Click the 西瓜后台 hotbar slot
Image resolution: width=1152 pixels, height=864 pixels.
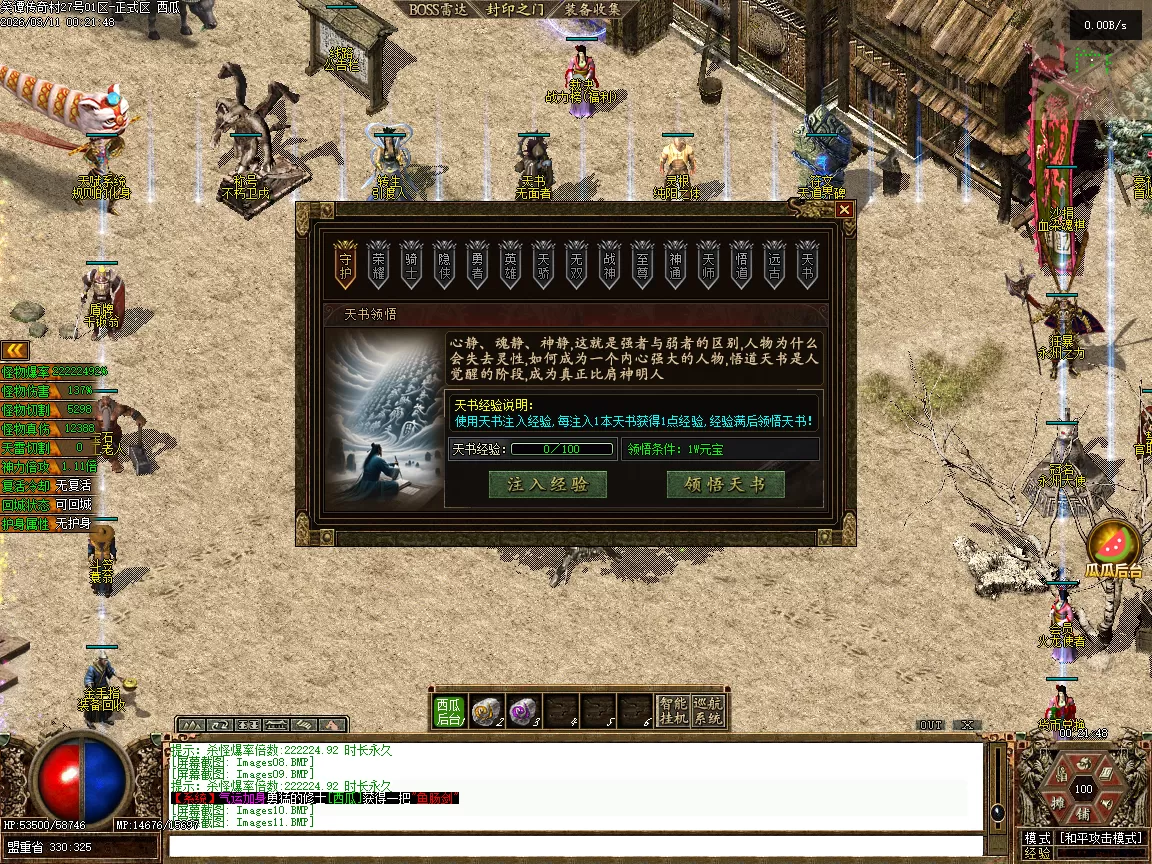pos(449,711)
